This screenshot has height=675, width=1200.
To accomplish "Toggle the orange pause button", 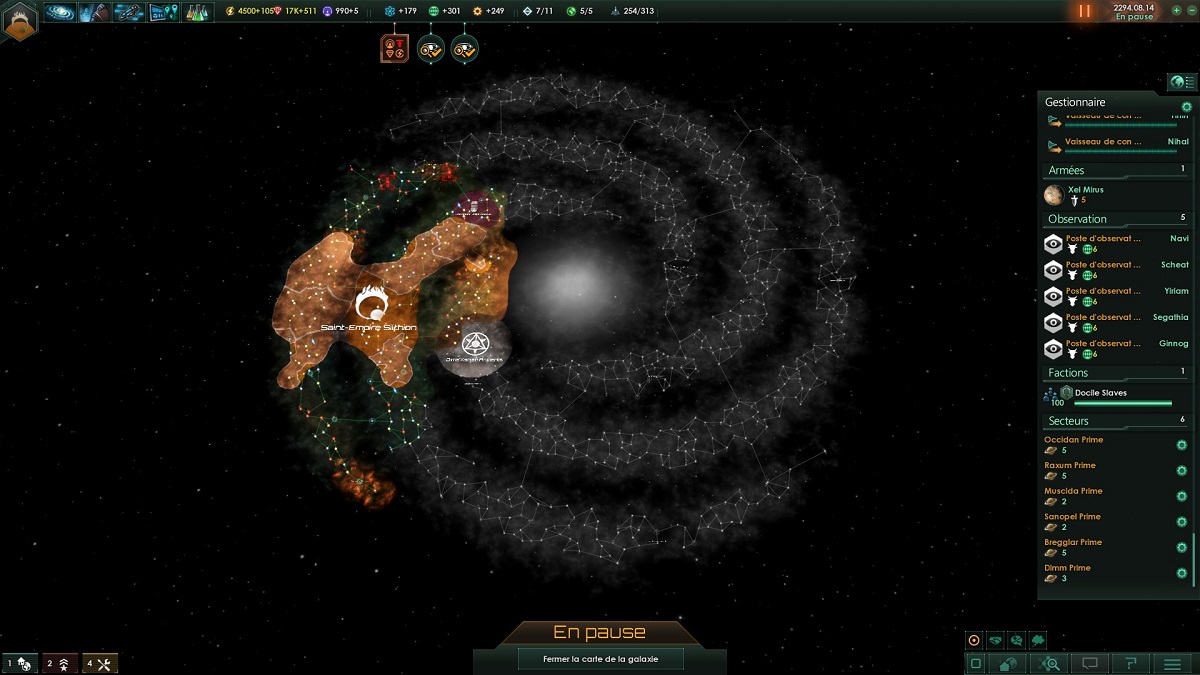I will (1085, 12).
